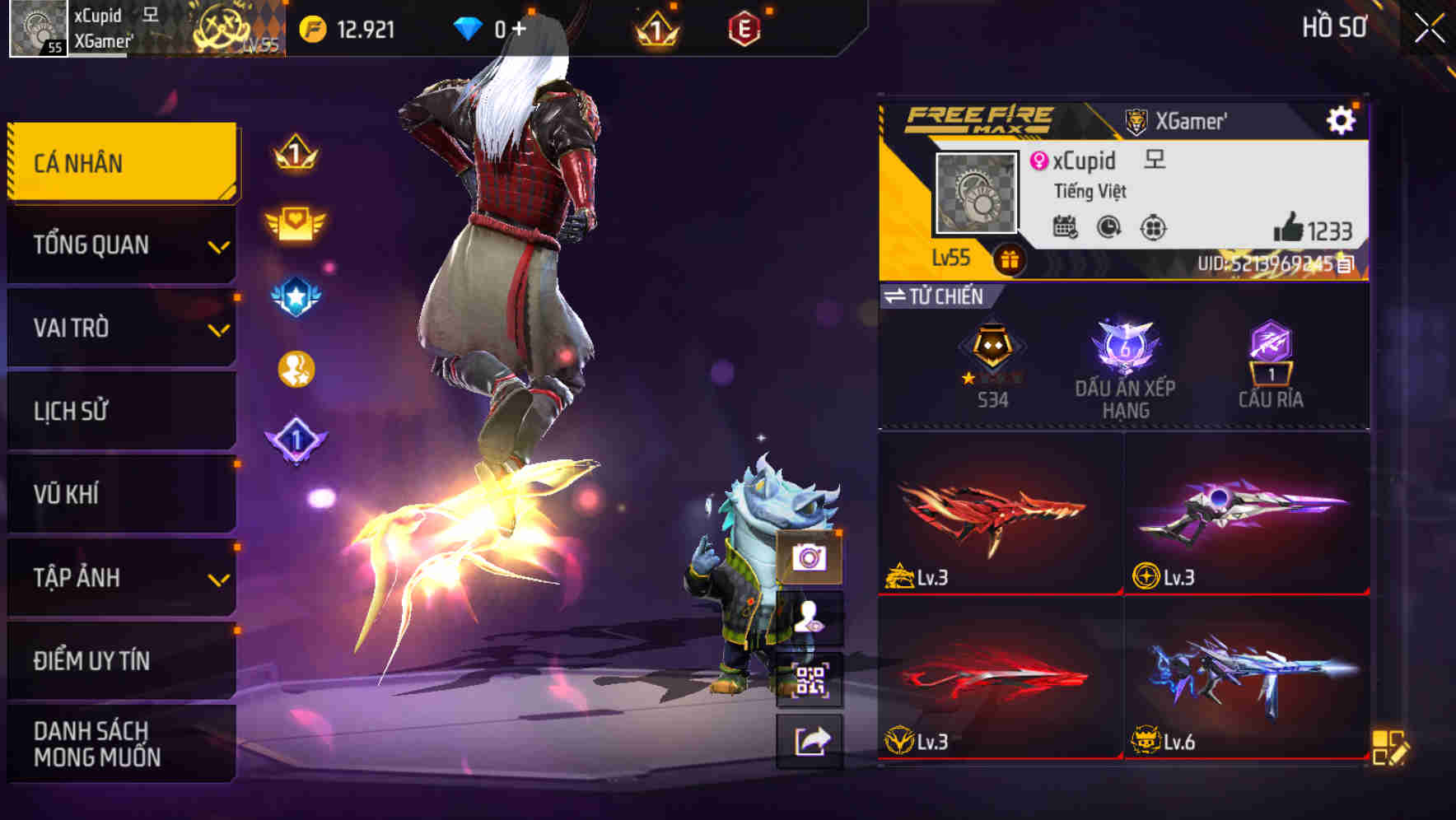This screenshot has height=820, width=1456.
Task: Tap the calendar icon on the profile card
Action: pyautogui.click(x=1066, y=227)
